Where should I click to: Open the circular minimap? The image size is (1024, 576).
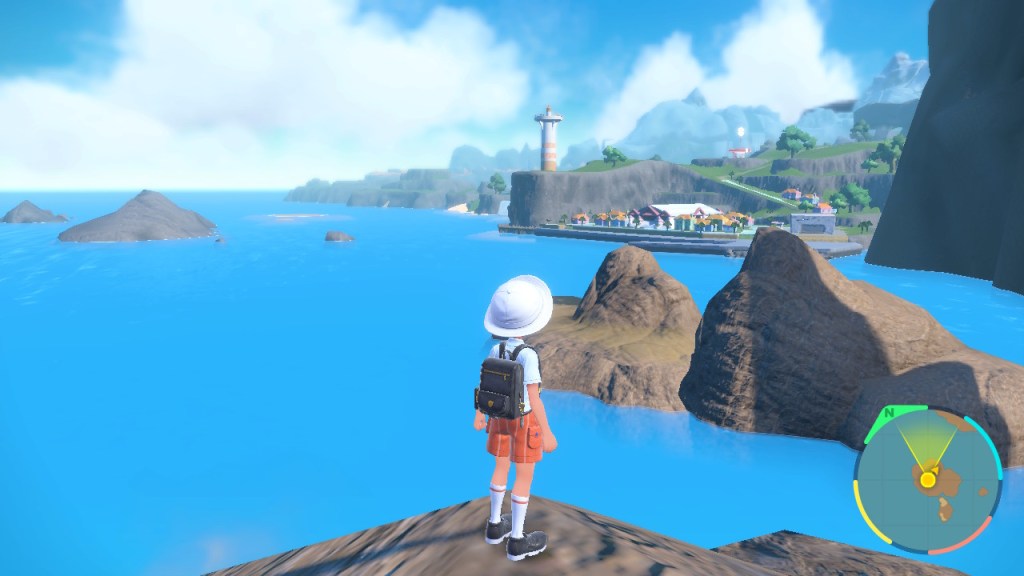click(927, 480)
